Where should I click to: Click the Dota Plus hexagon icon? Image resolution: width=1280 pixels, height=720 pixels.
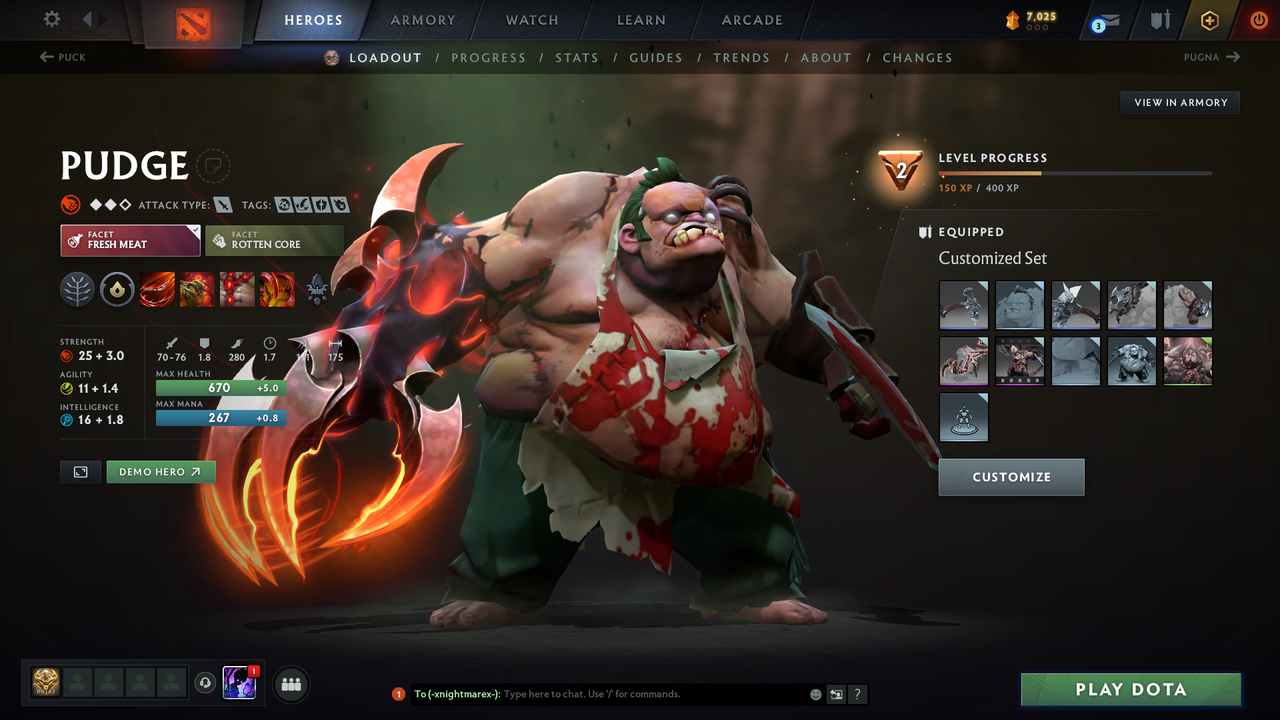click(1209, 20)
